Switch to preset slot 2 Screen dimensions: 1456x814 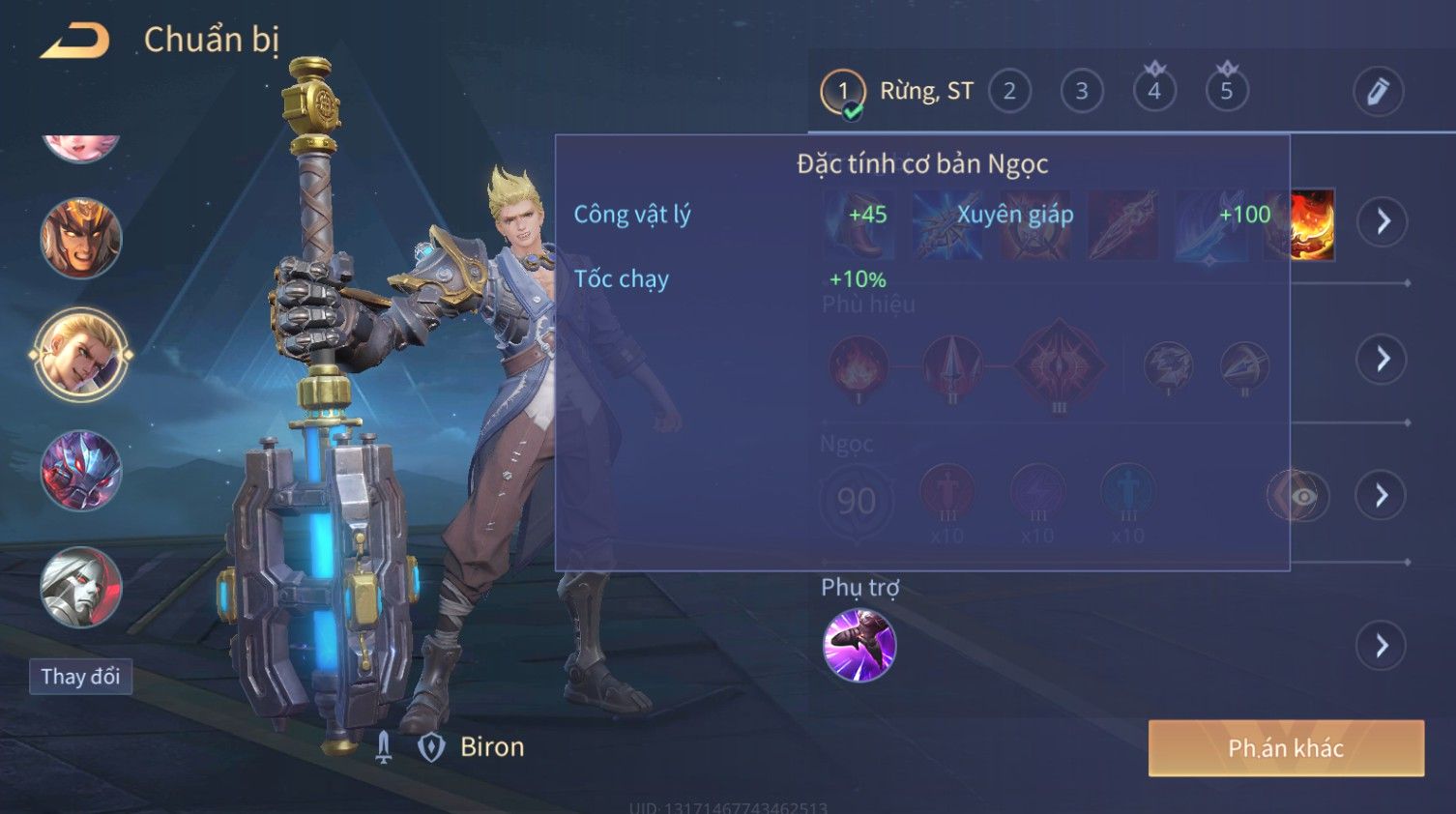pos(1009,92)
